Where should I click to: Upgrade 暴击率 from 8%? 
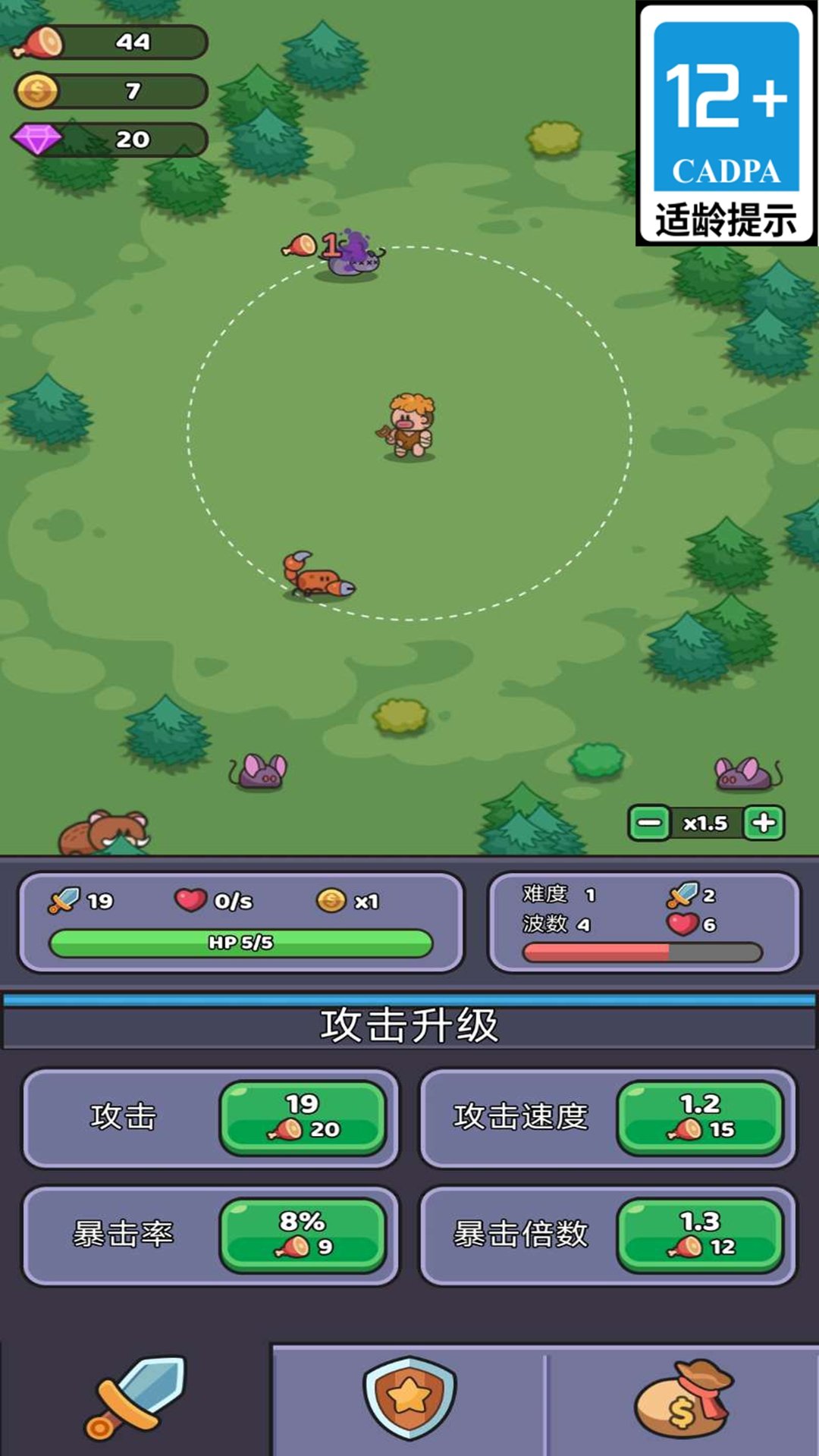pyautogui.click(x=303, y=1235)
